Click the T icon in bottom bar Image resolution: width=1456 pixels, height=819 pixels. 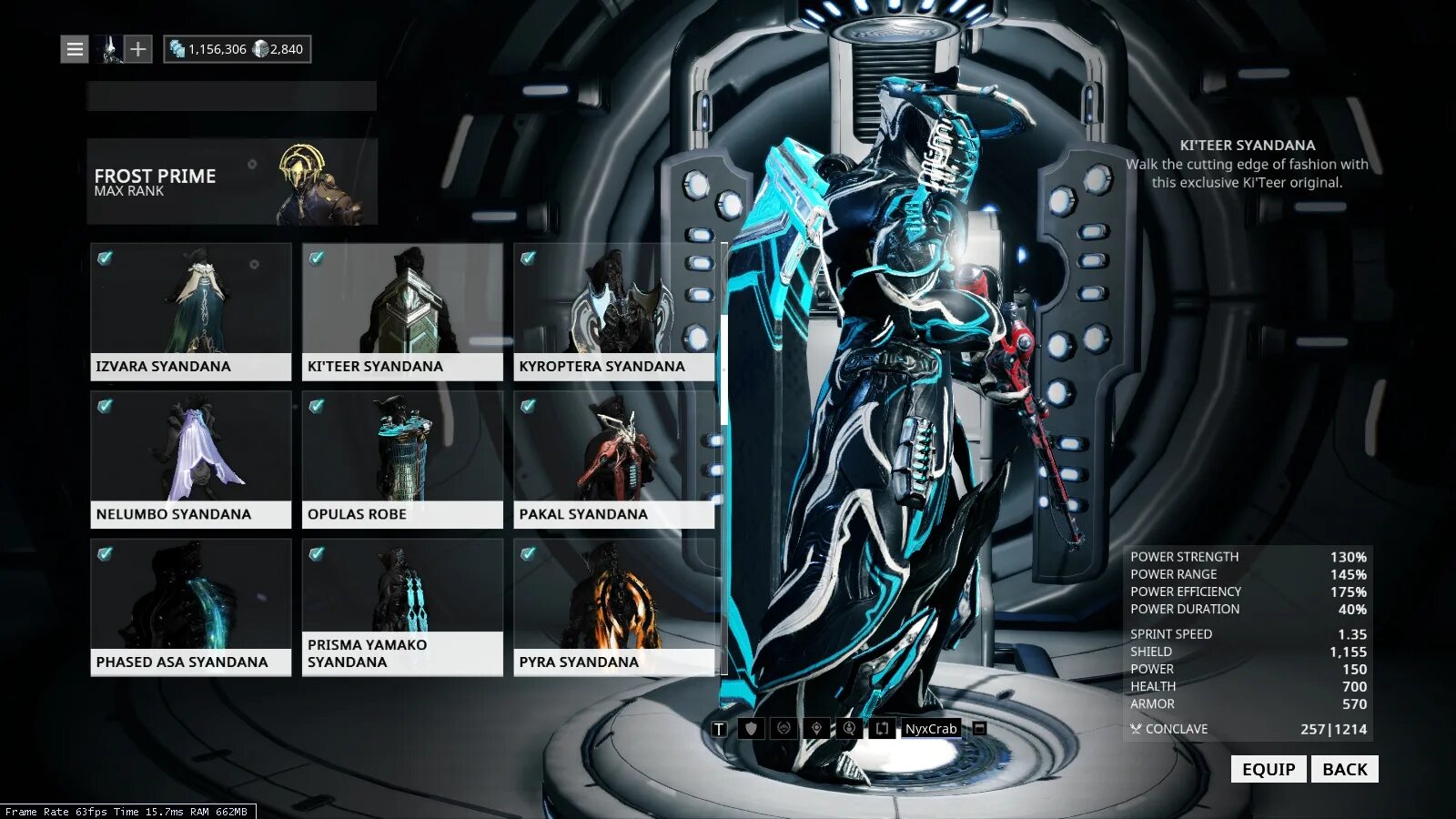[719, 729]
